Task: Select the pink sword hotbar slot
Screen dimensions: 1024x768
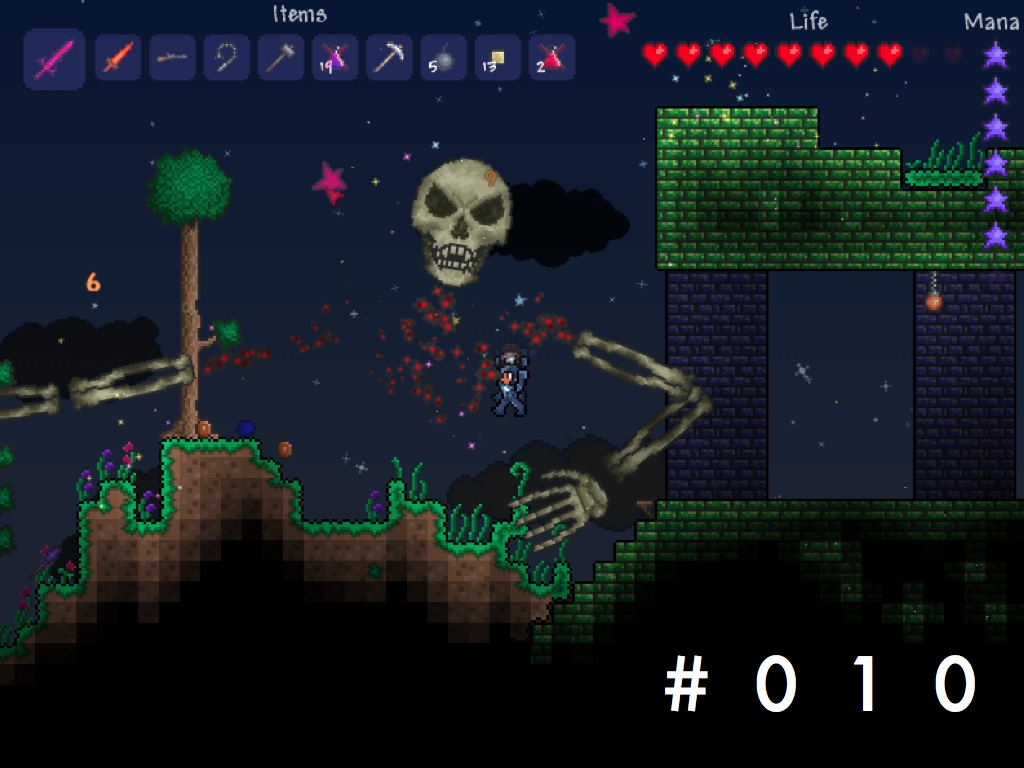Action: [54, 59]
